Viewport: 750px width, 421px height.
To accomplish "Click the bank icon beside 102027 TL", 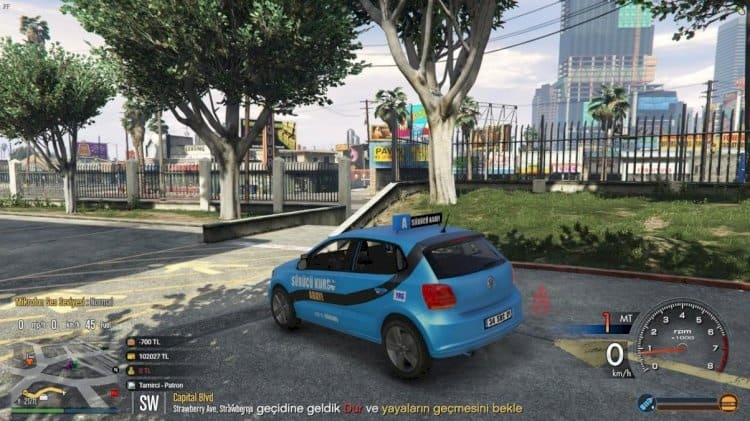I will pyautogui.click(x=131, y=356).
